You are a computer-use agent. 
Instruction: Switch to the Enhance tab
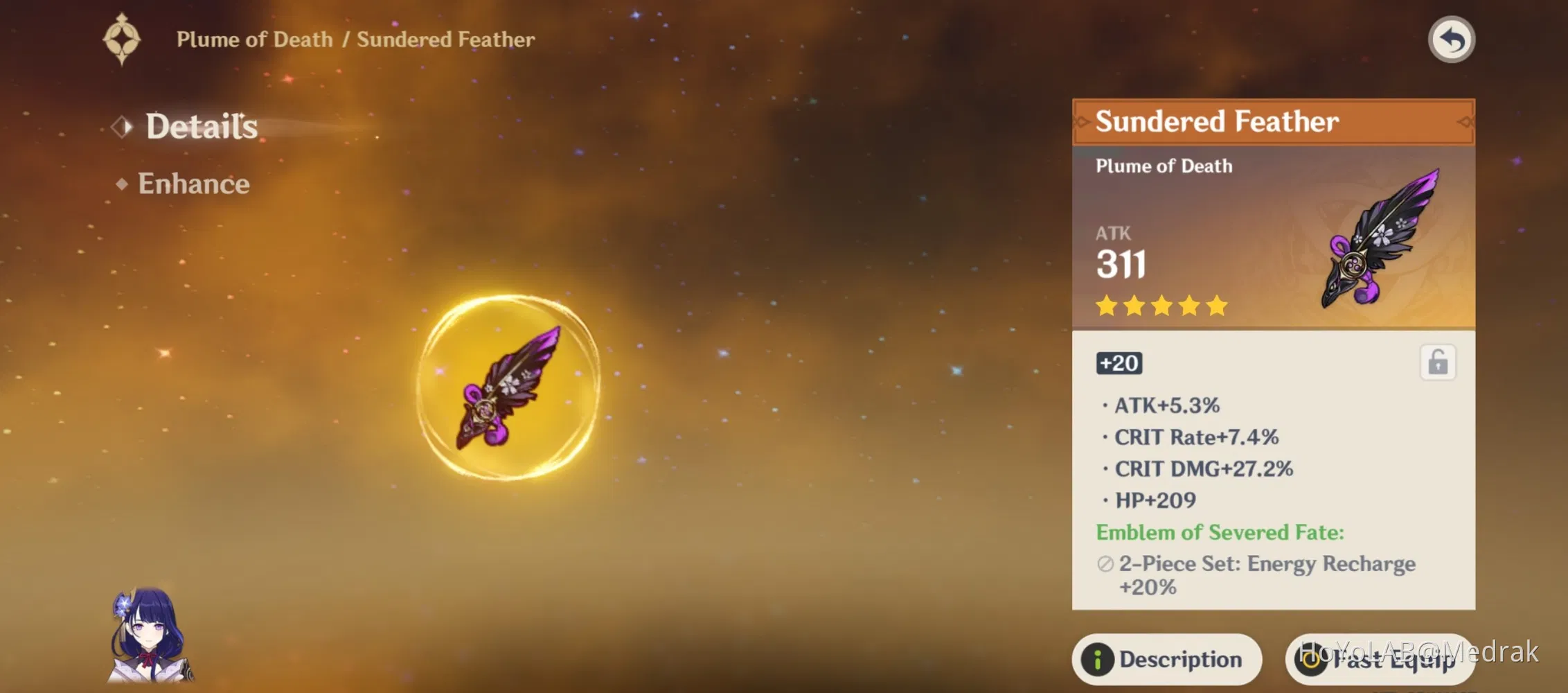point(193,183)
